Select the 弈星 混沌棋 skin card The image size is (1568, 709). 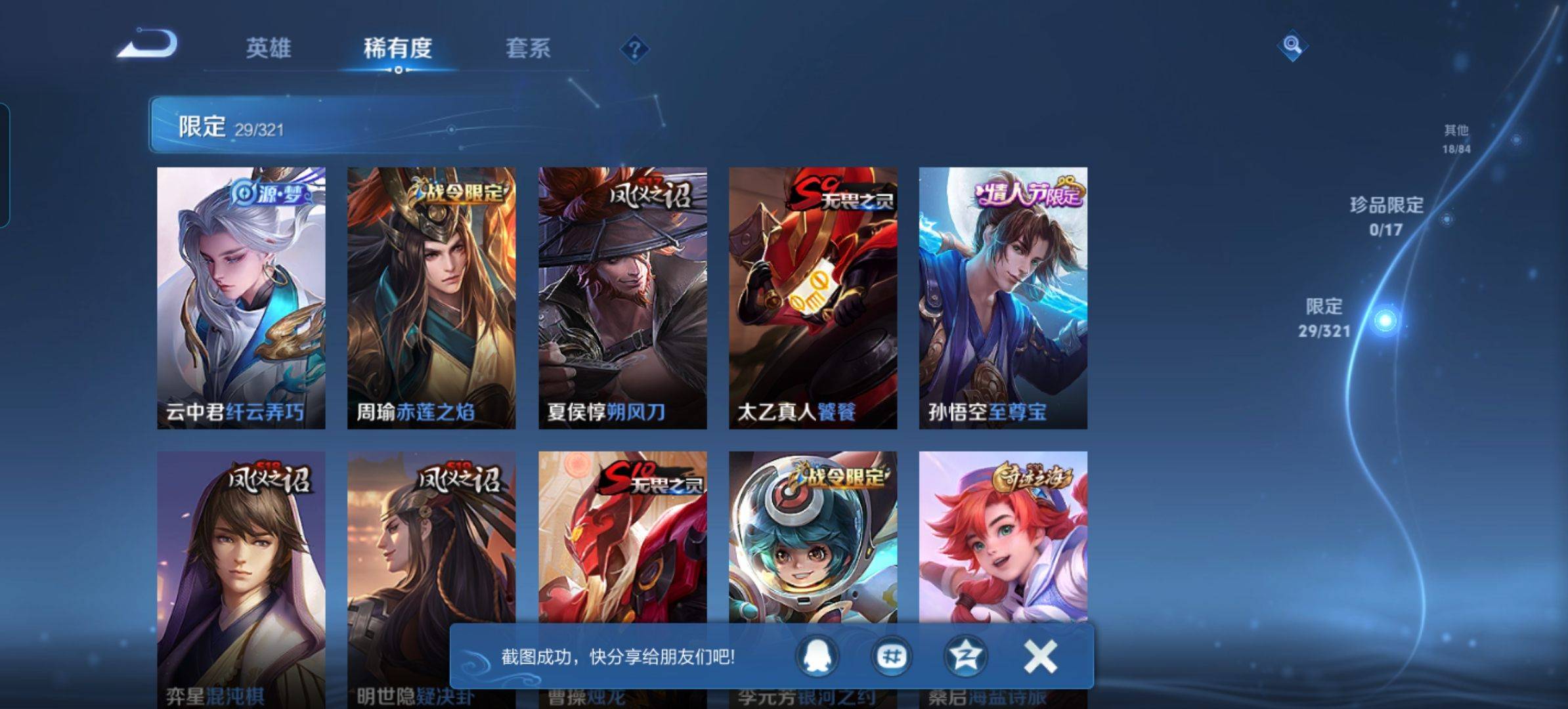click(241, 551)
